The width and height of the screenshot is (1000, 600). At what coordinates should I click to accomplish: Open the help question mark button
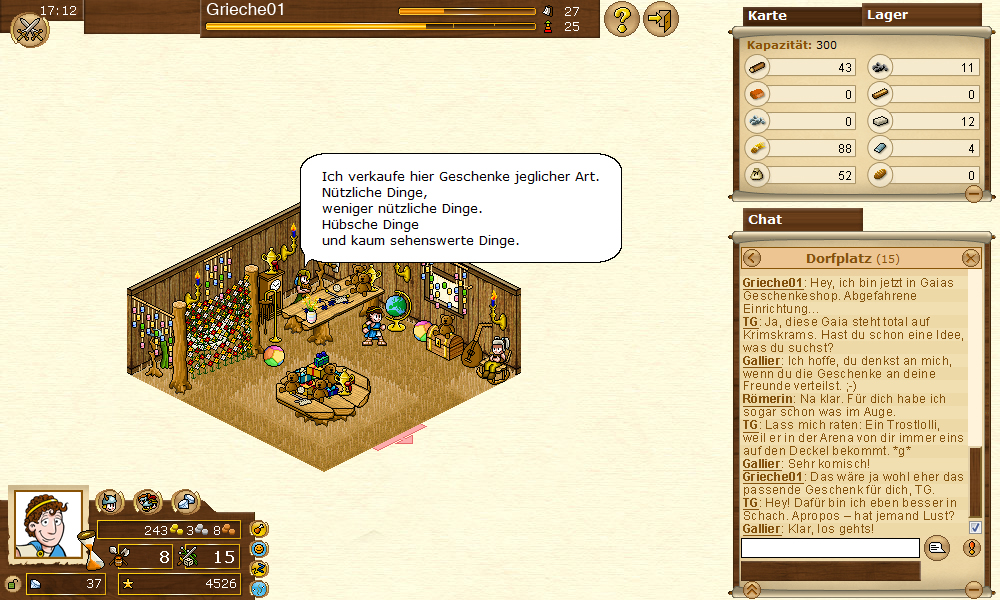tap(622, 19)
